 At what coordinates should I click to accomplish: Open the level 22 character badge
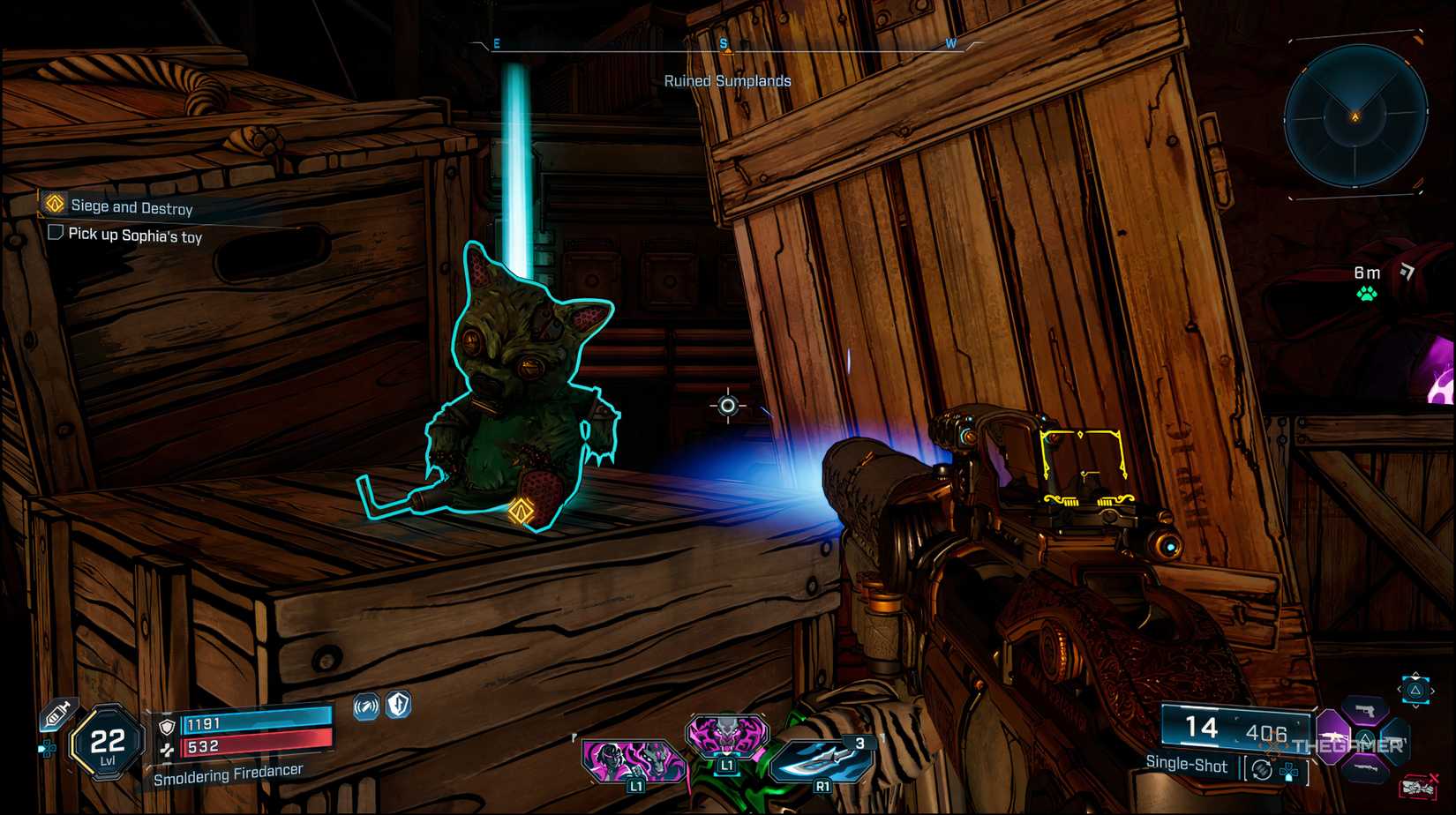(107, 744)
